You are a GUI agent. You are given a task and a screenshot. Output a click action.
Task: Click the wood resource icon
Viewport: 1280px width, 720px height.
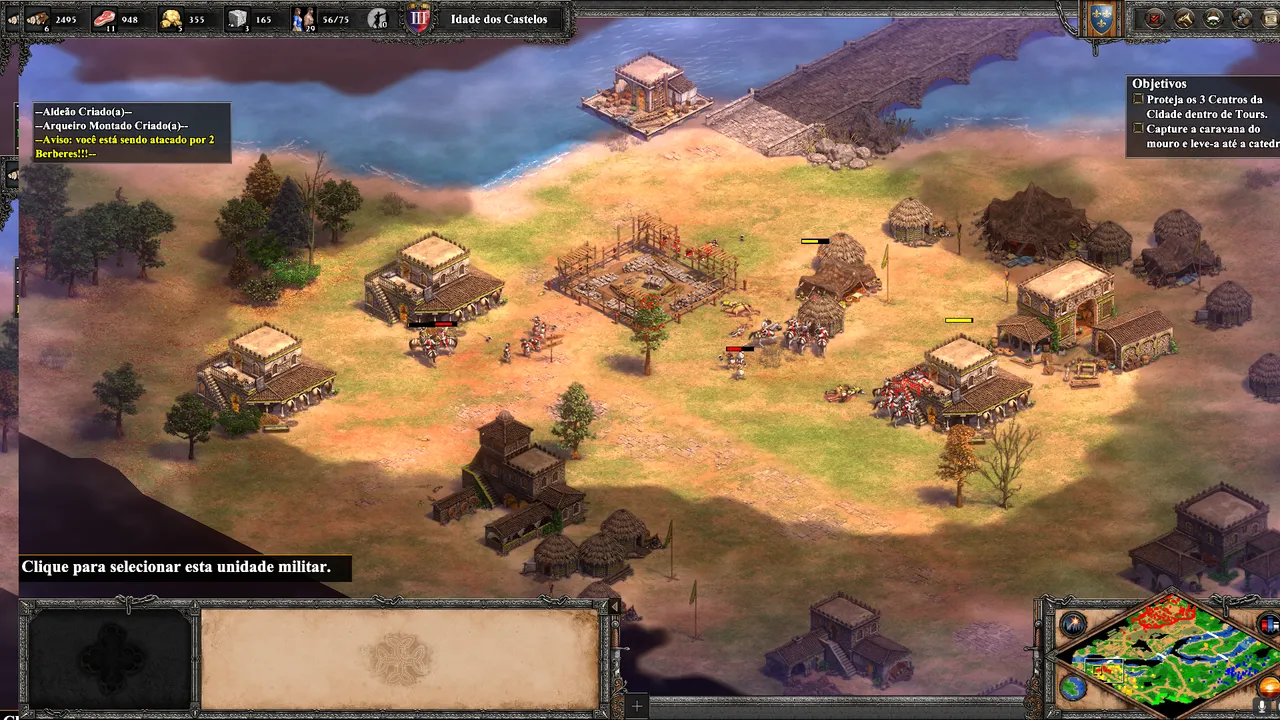[37, 19]
